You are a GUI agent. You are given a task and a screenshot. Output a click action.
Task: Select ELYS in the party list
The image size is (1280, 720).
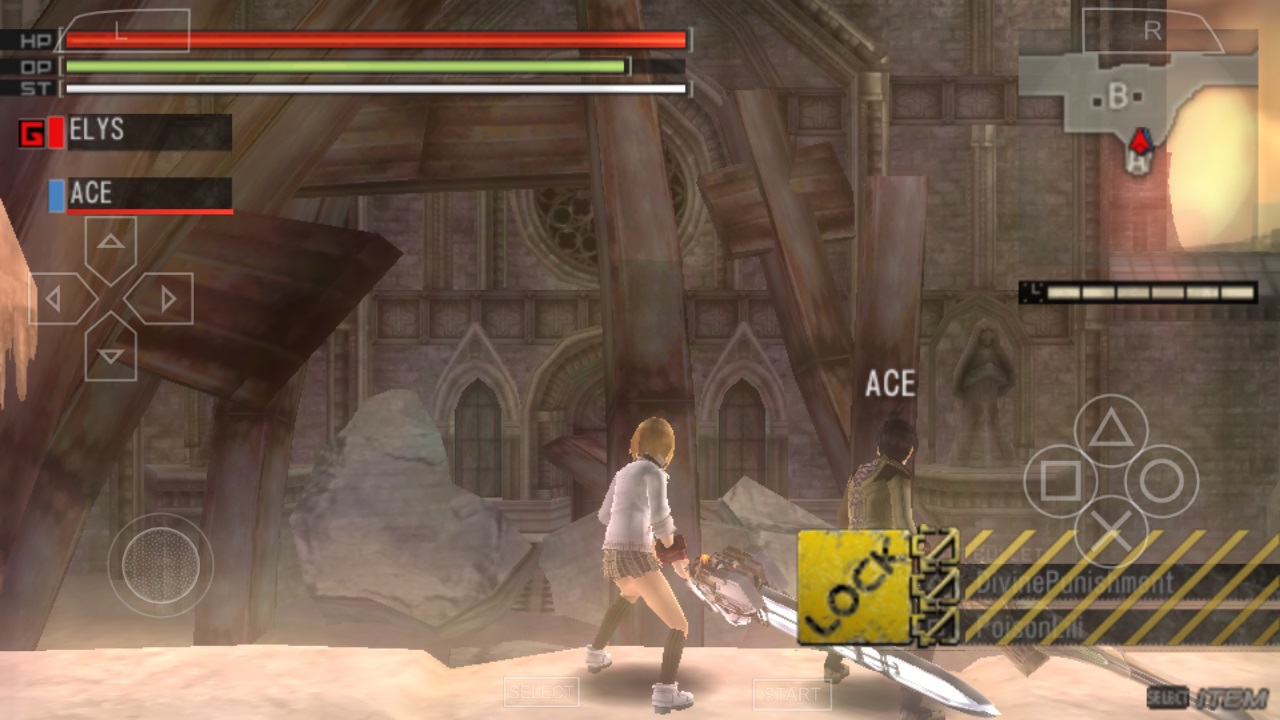tap(138, 131)
